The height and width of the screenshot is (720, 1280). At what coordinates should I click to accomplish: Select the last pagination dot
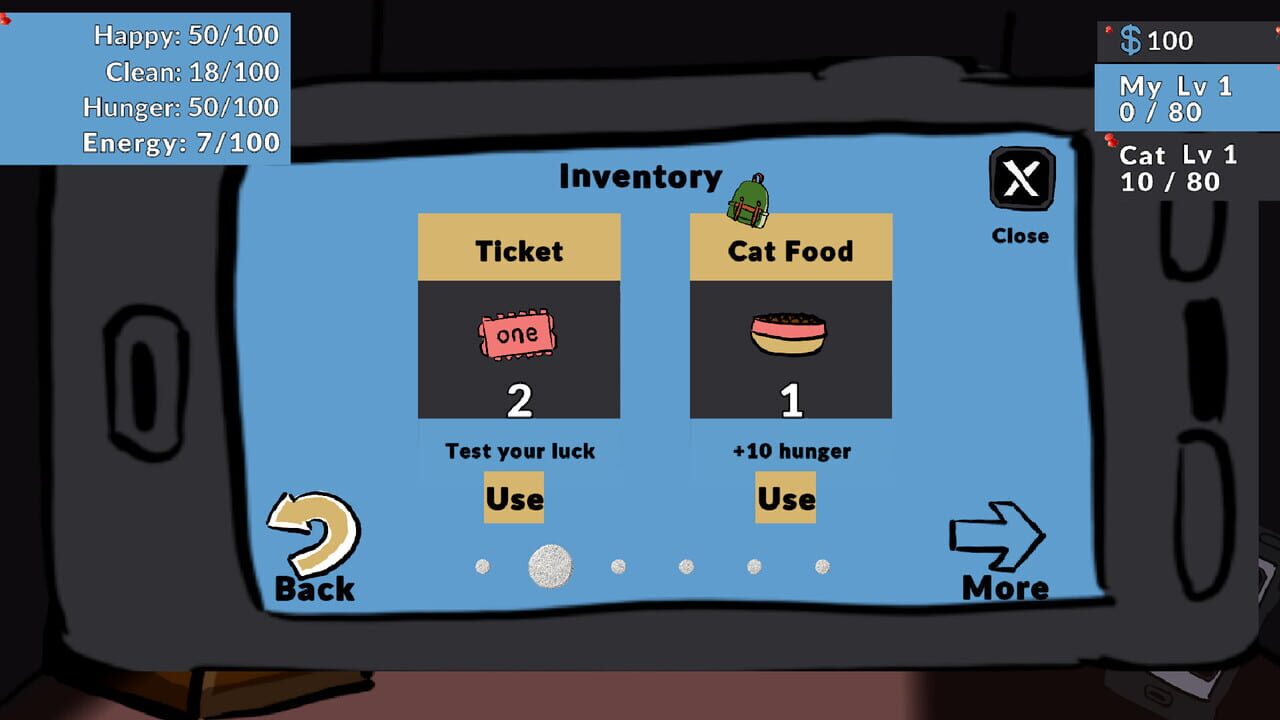(821, 566)
